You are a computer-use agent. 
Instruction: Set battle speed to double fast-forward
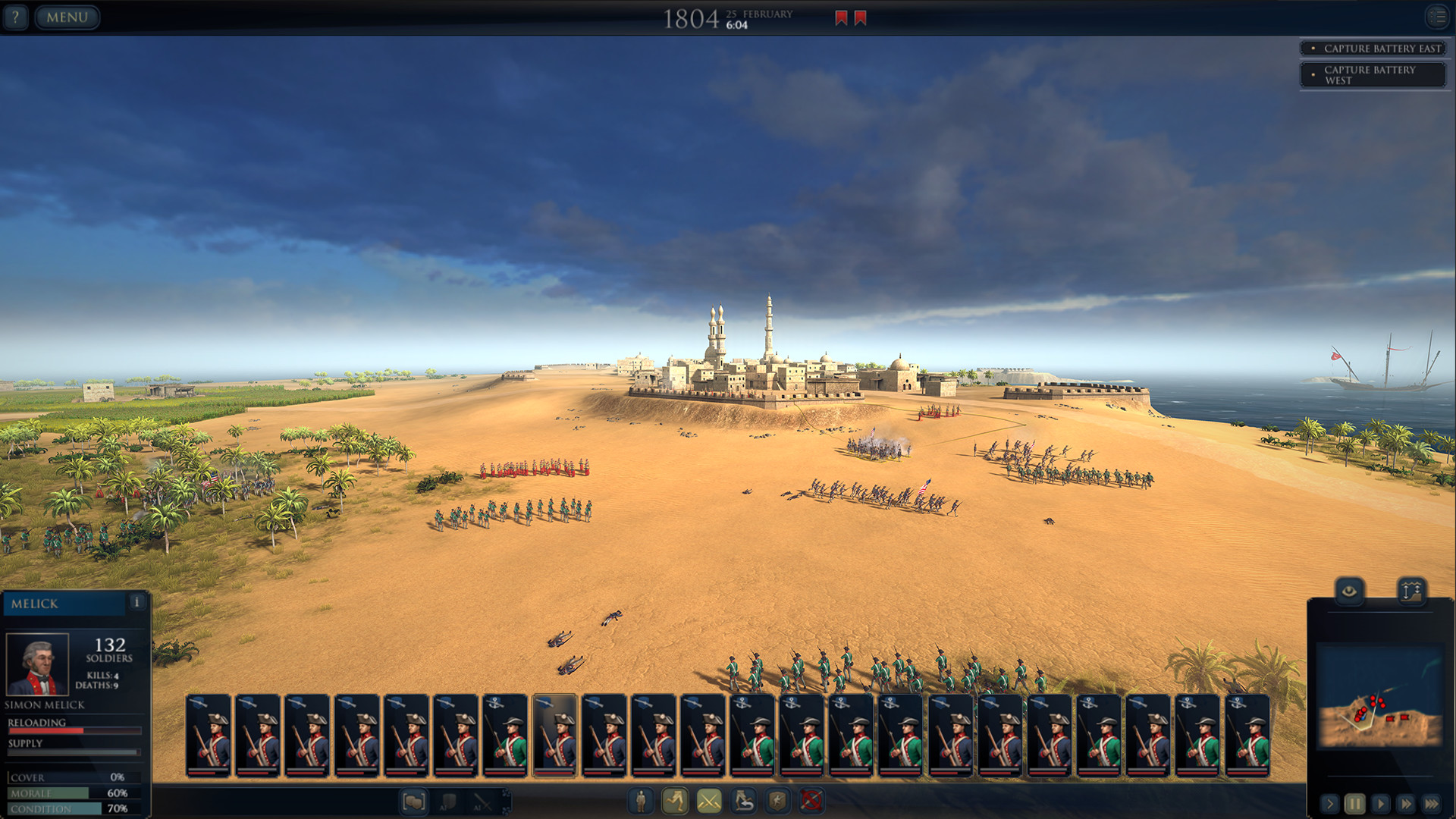[1406, 803]
